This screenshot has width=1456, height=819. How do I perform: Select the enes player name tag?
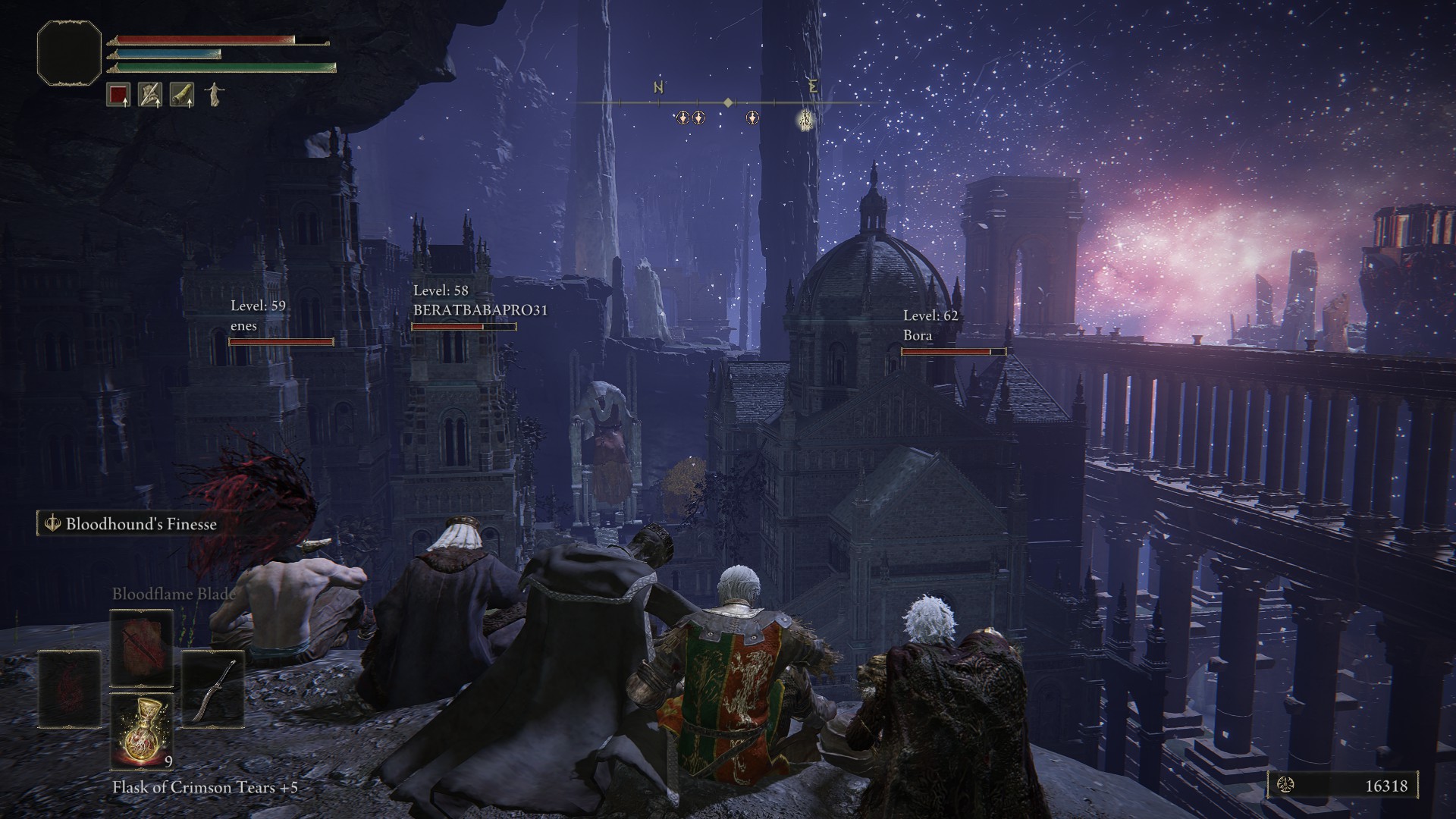pos(244,326)
